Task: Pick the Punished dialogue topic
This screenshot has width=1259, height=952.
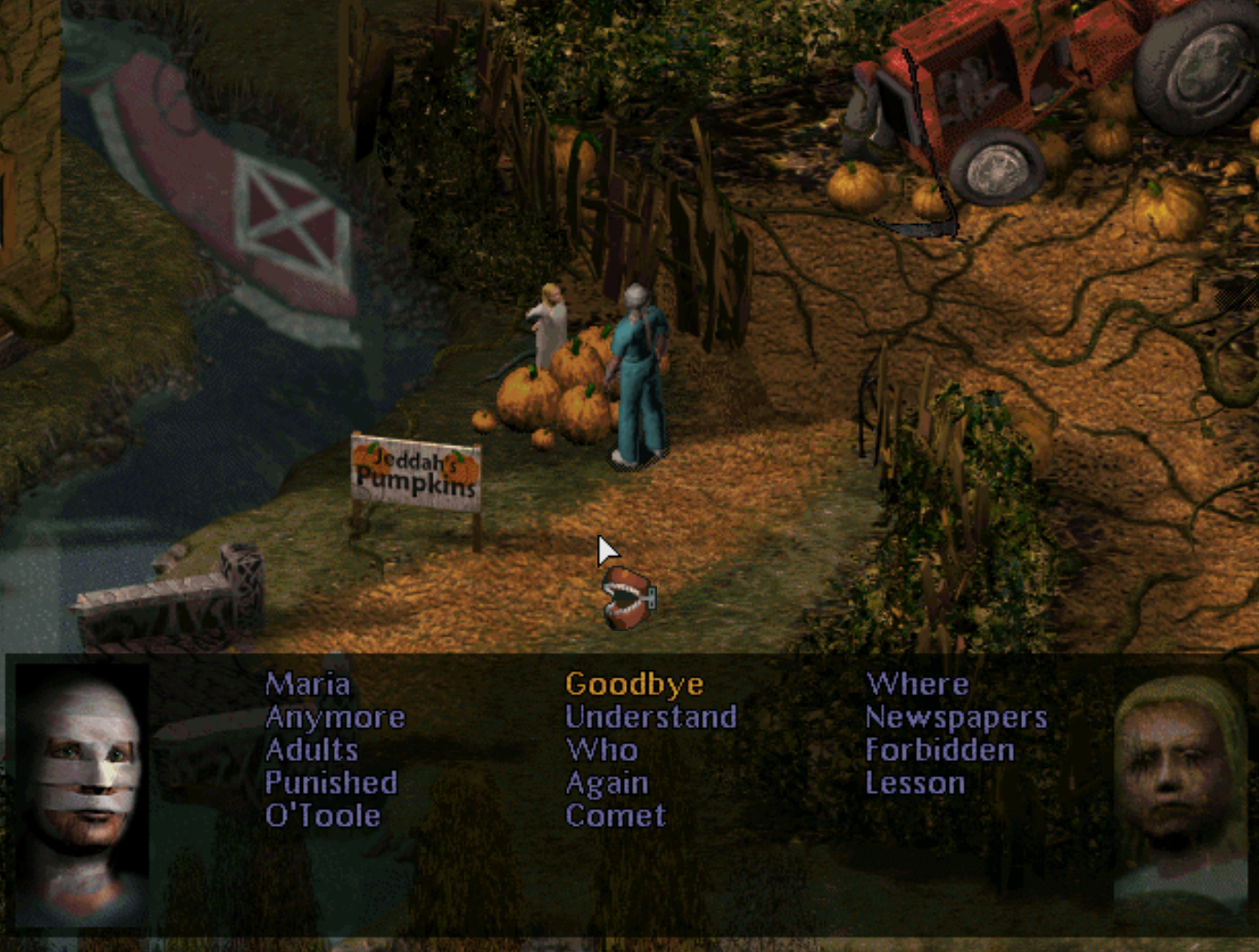Action: coord(331,783)
